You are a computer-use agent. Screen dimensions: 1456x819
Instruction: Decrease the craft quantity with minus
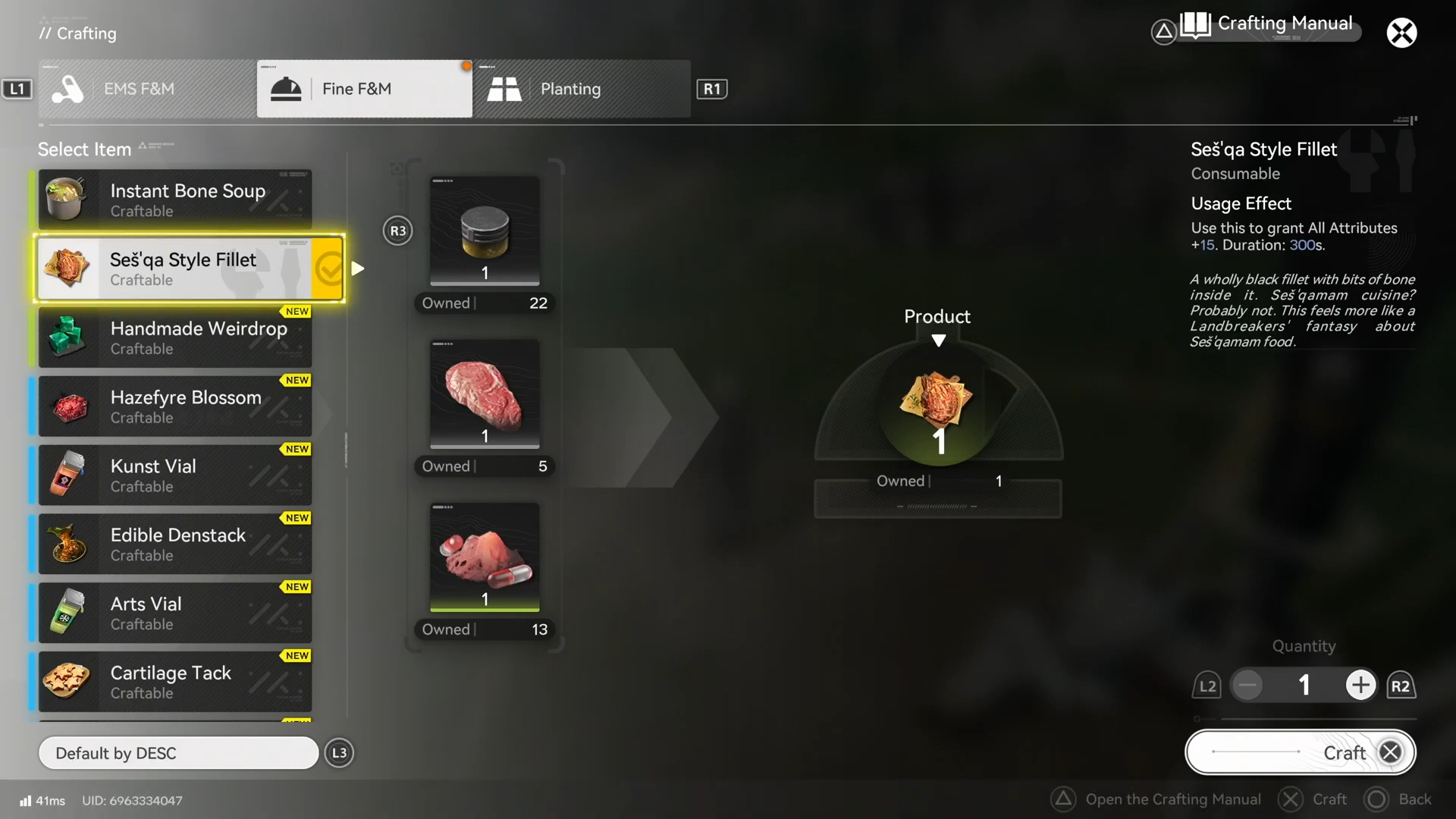tap(1247, 686)
